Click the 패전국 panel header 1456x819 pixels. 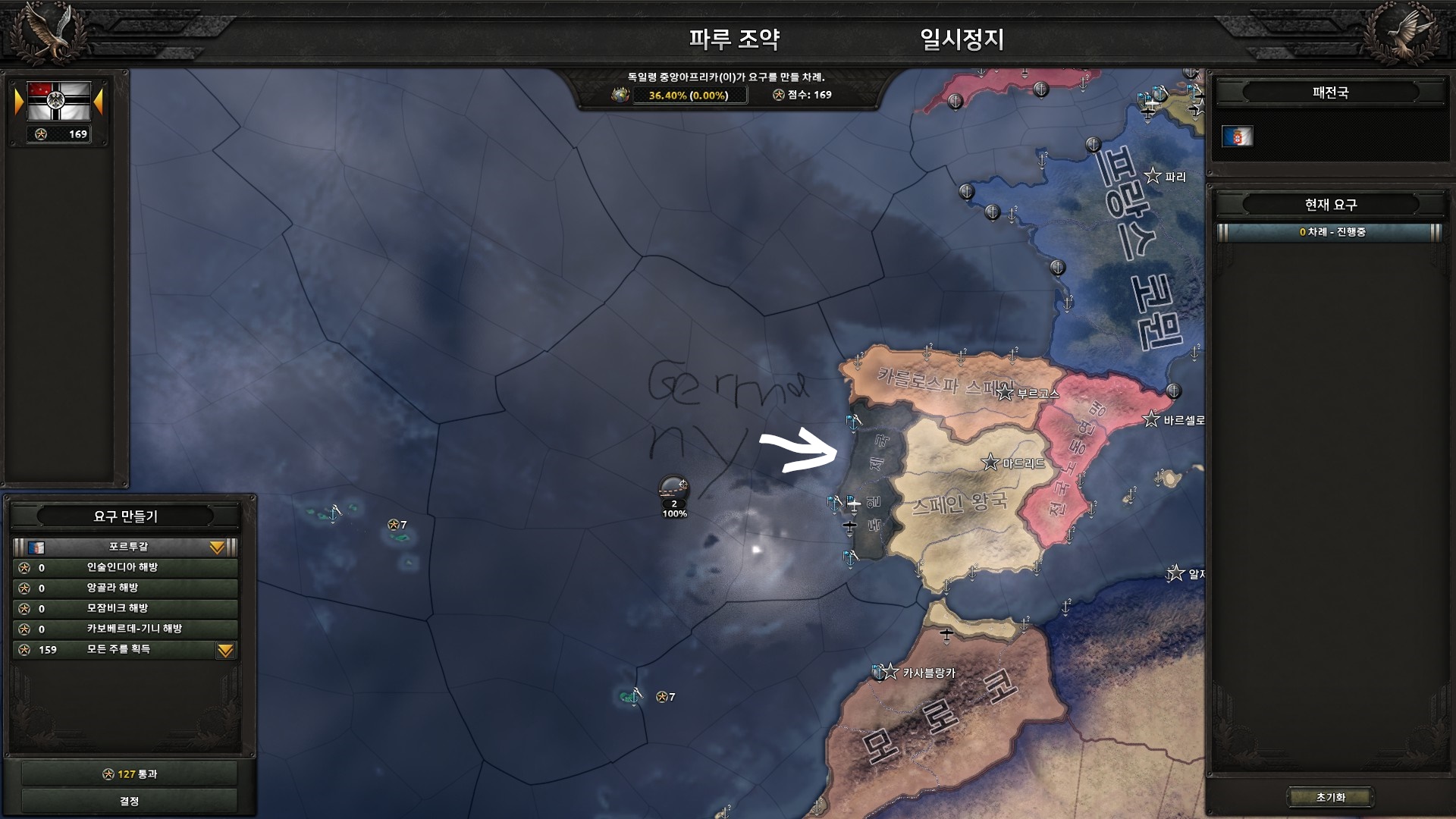click(x=1329, y=93)
